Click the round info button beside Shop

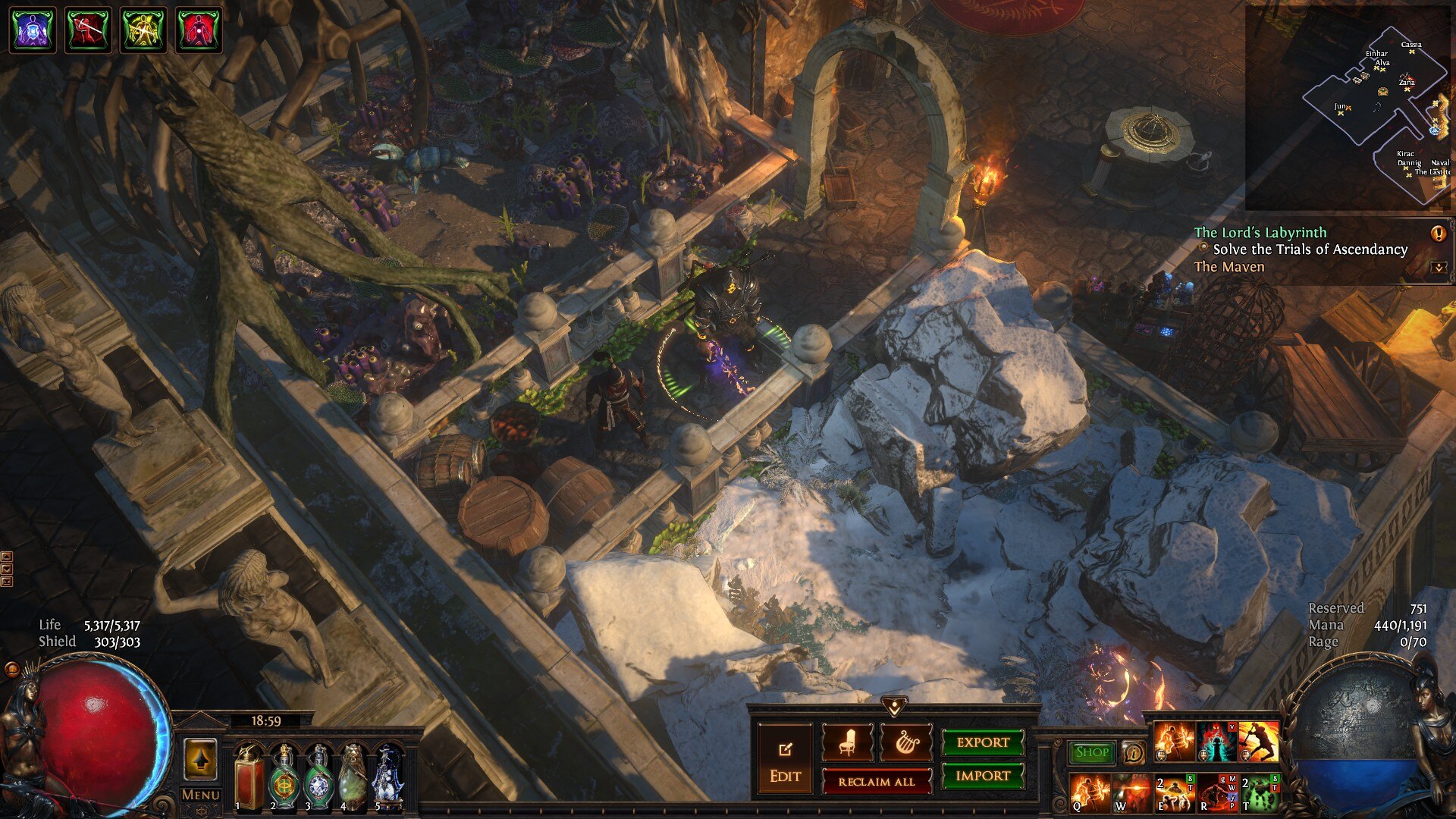coord(1133,752)
